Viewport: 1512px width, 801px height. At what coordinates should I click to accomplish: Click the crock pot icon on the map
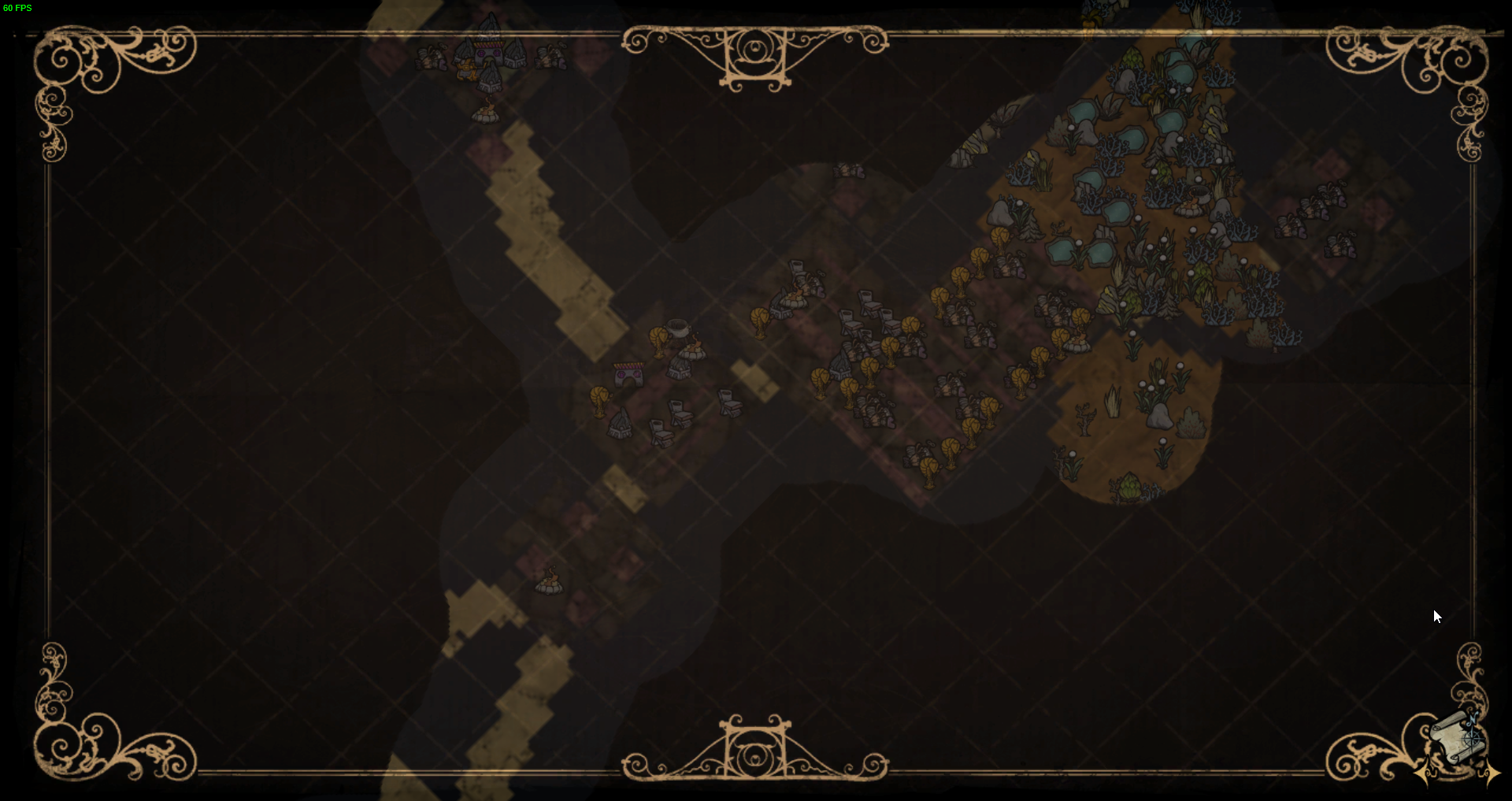677,329
